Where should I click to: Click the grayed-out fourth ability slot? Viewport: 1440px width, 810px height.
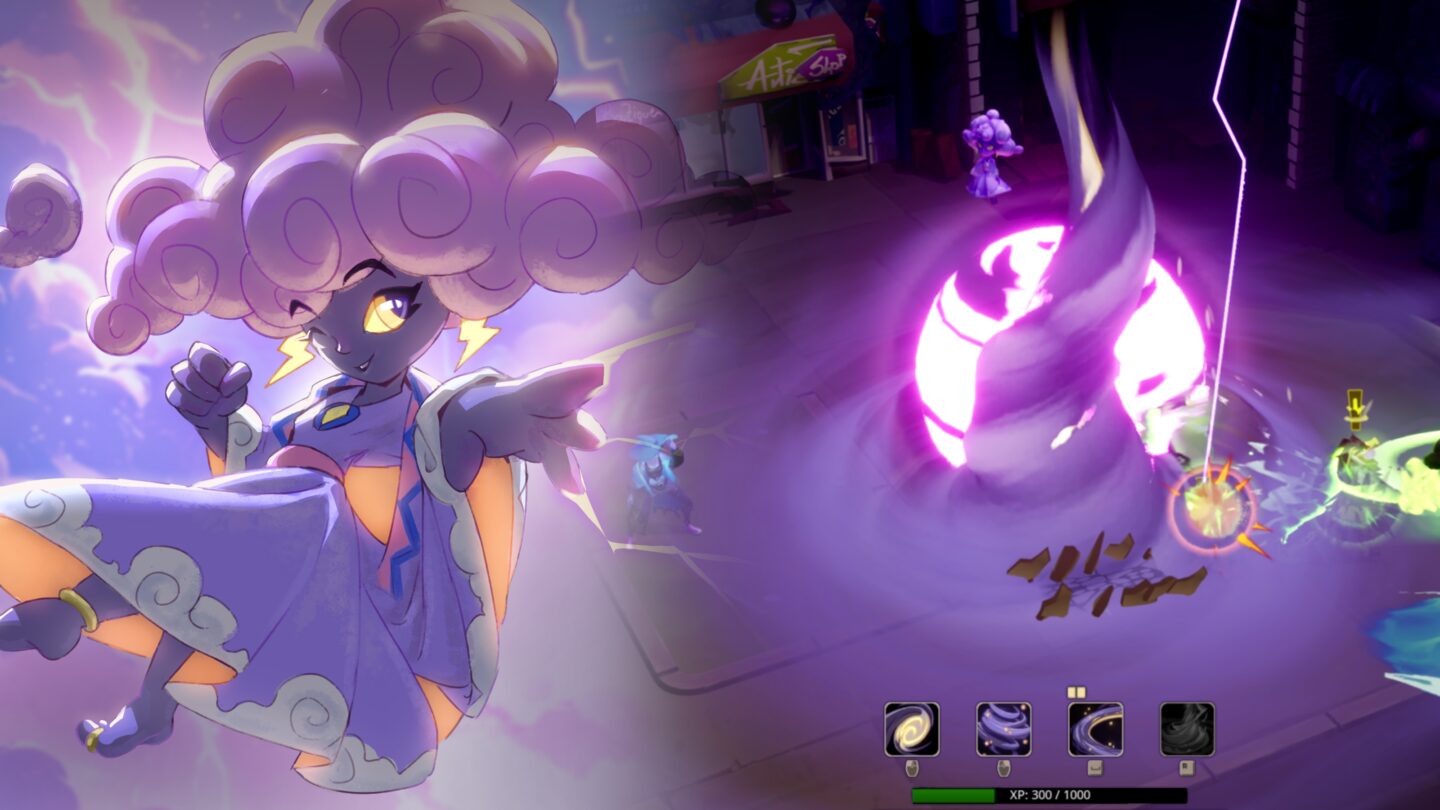click(1185, 728)
